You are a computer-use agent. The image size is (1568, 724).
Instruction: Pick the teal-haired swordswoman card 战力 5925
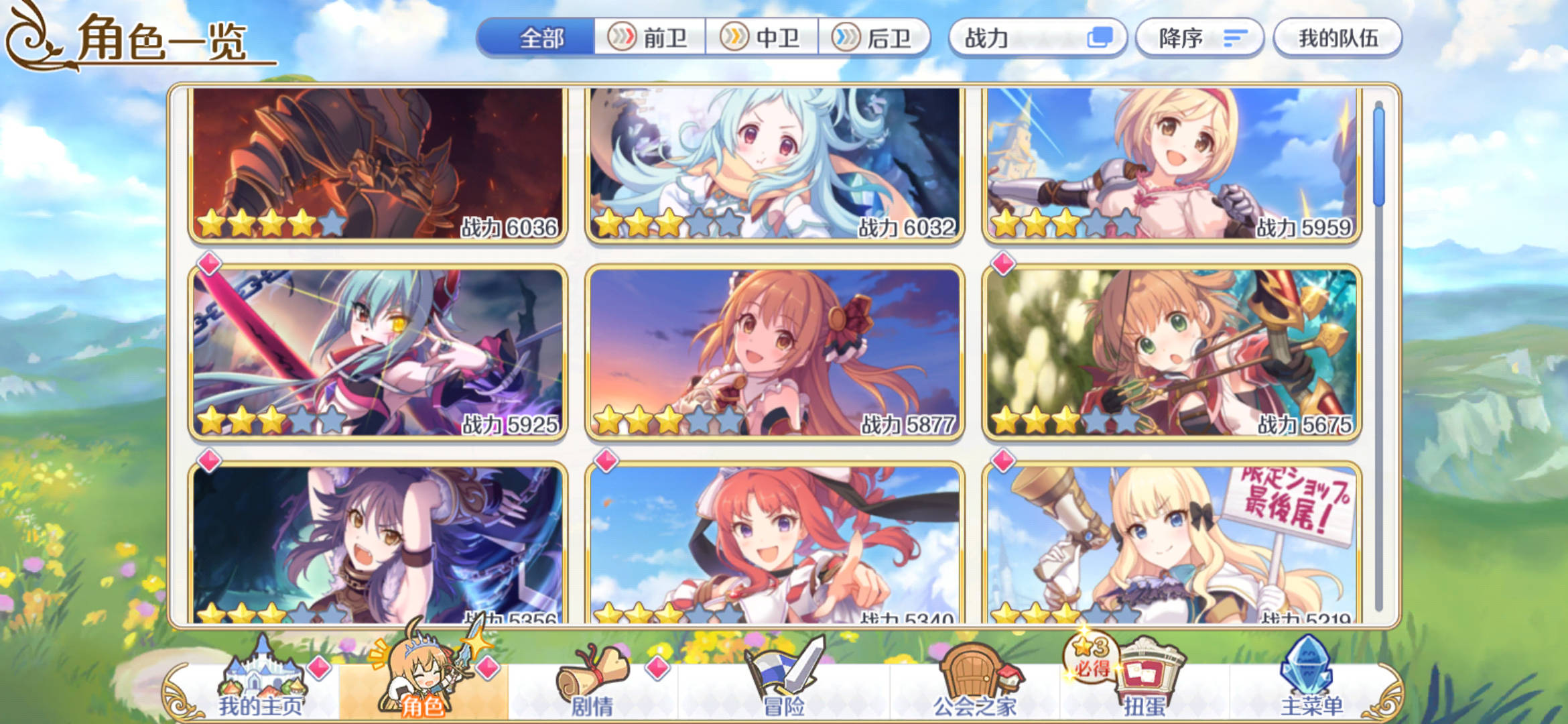(378, 353)
